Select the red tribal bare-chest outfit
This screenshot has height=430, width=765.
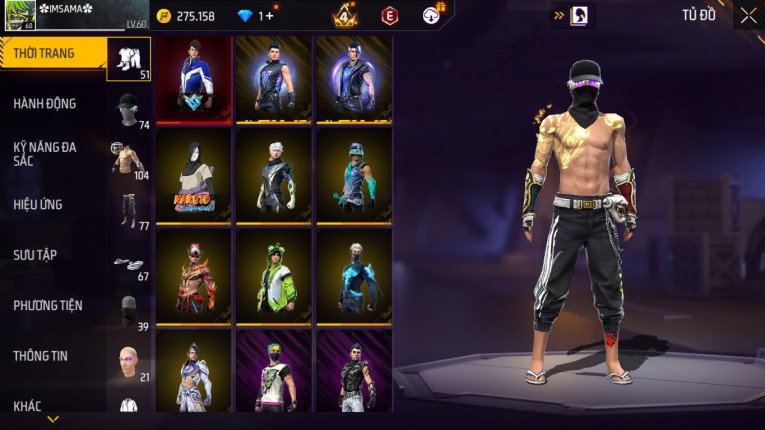pyautogui.click(x=194, y=272)
